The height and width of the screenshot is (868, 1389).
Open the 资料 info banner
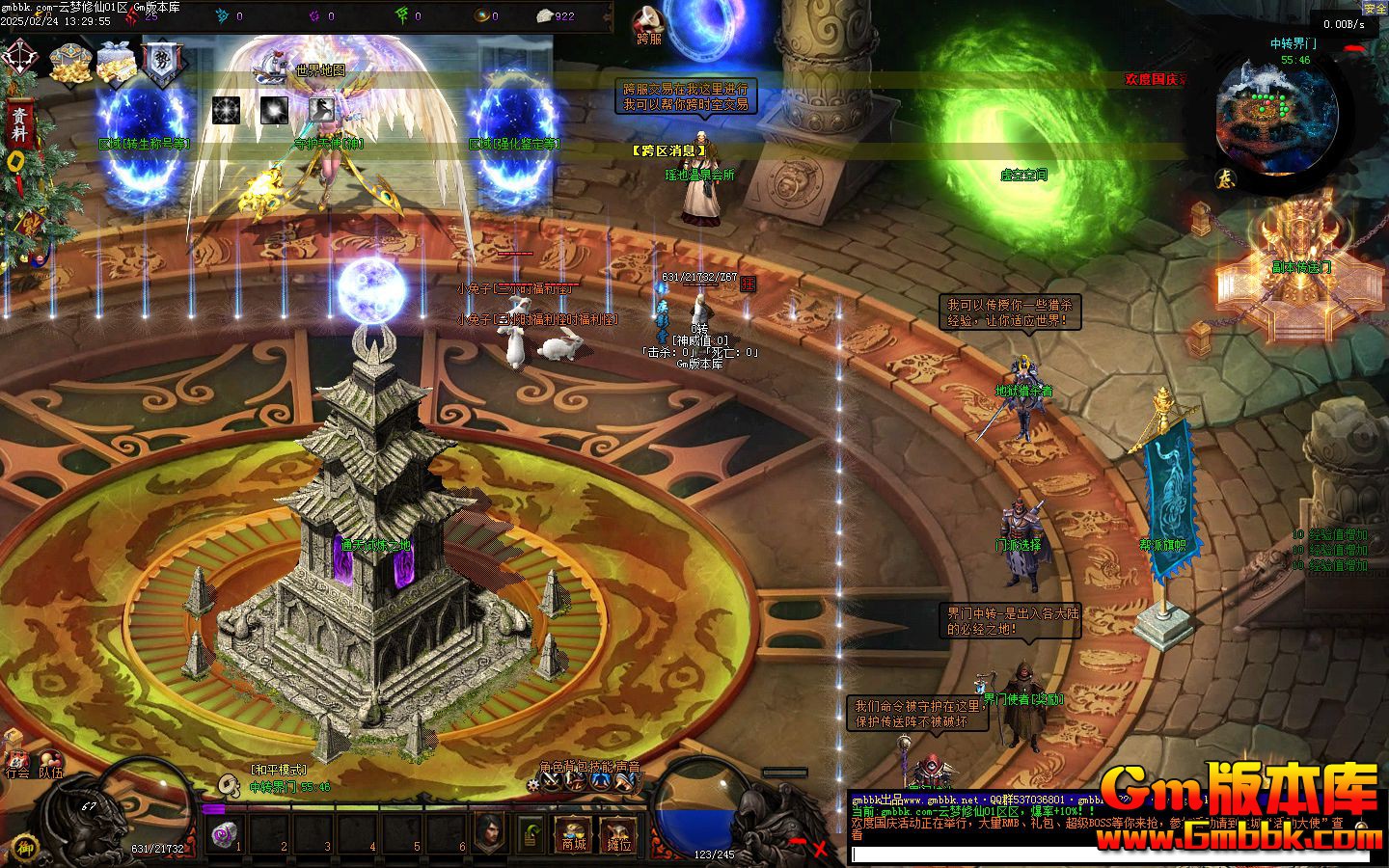tap(19, 125)
